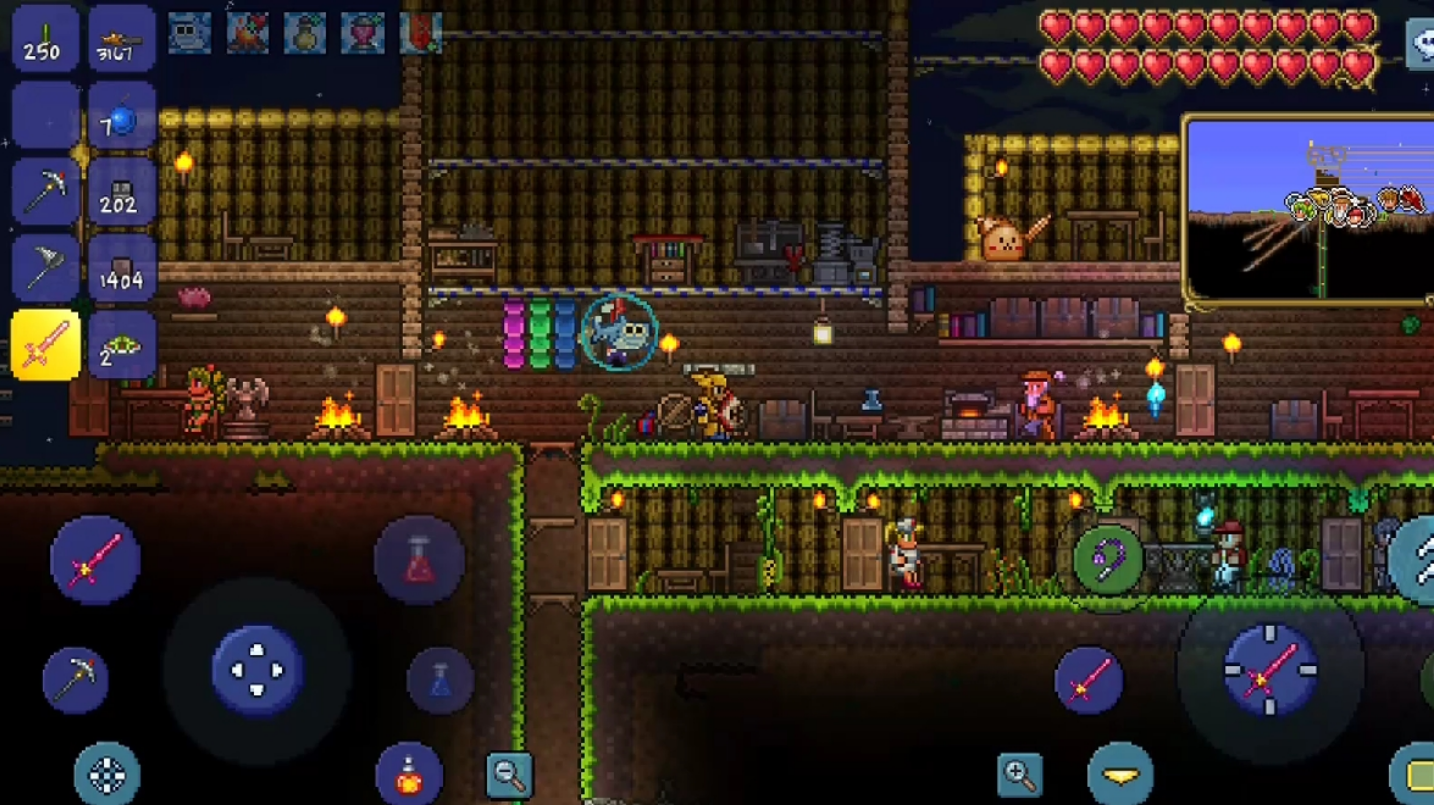Use the blue mana potion quick button

coord(440,680)
